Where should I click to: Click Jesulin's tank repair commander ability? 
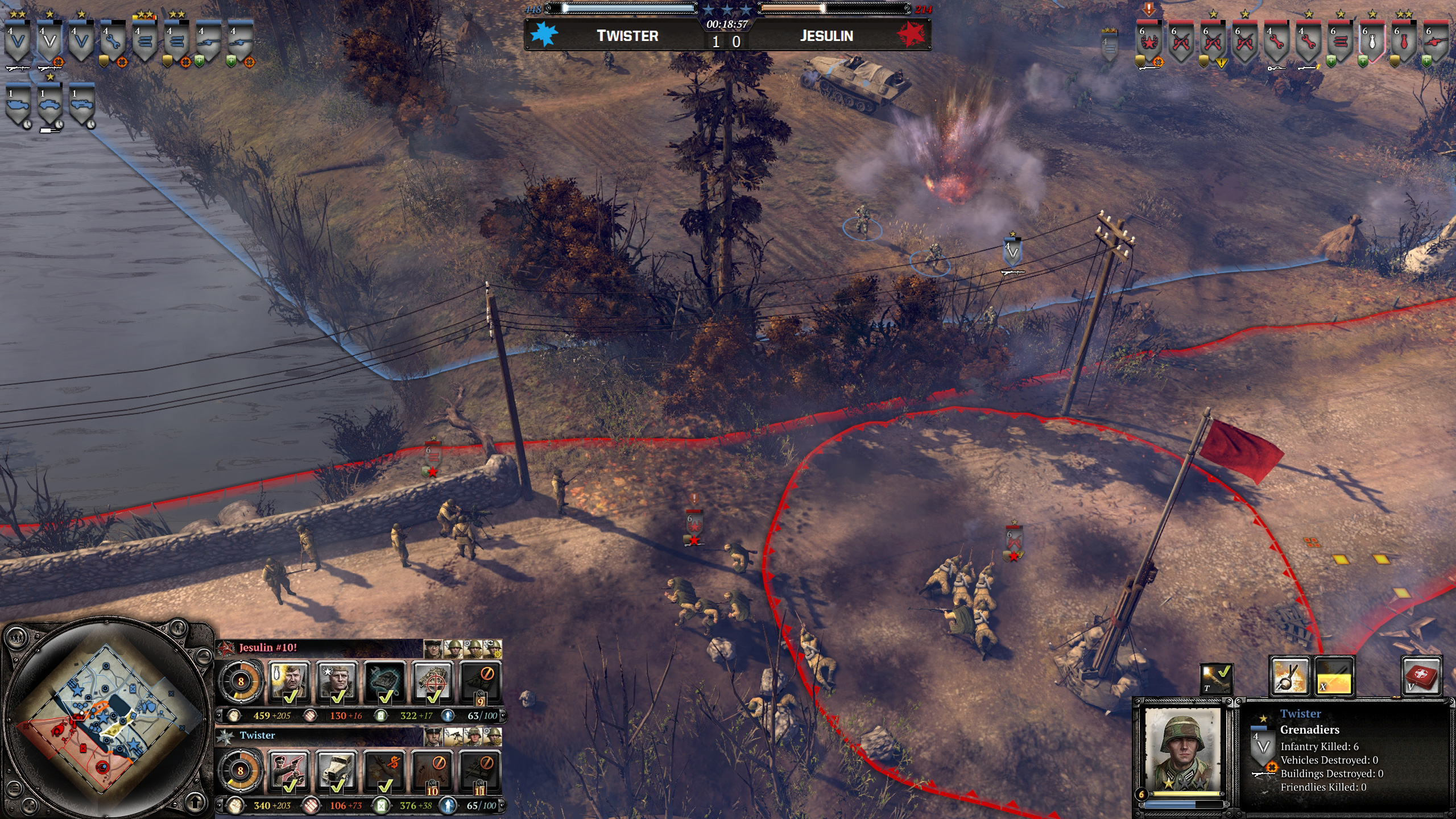pos(385,681)
